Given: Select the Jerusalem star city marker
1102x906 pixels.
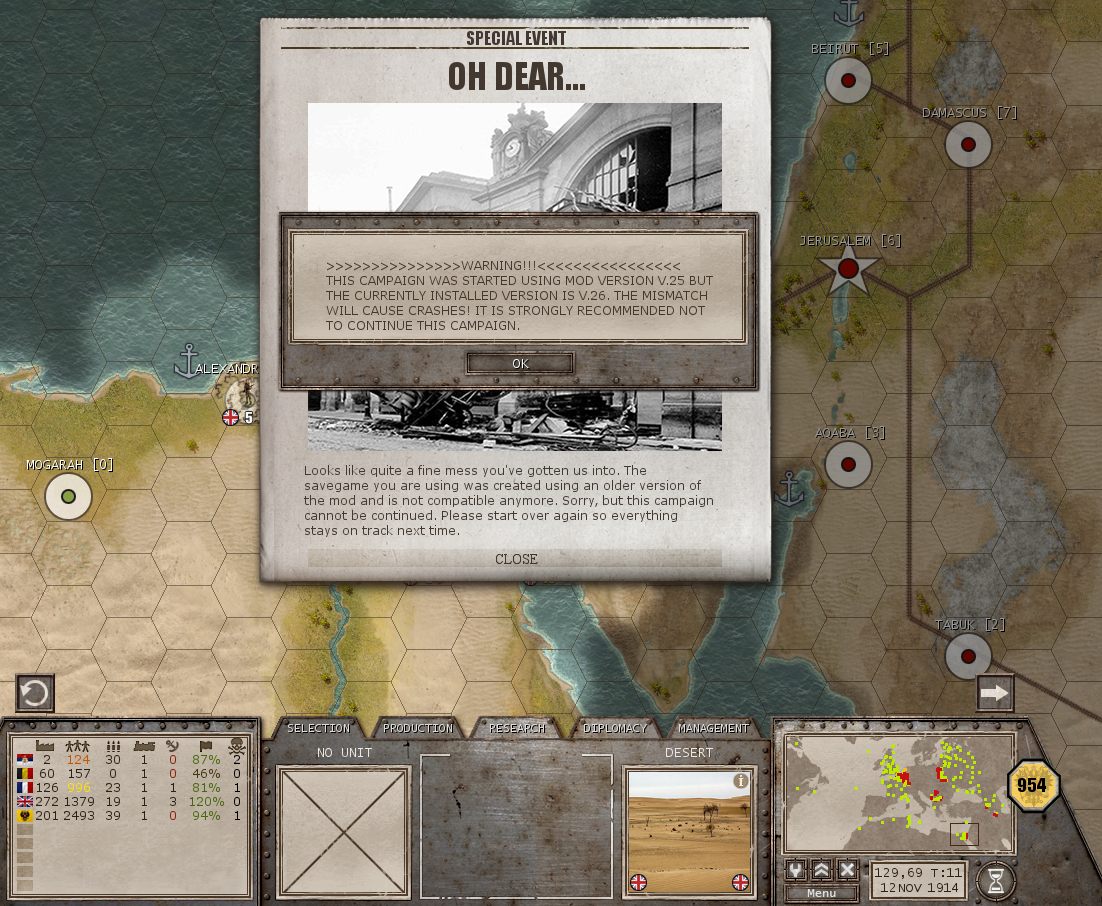Looking at the screenshot, I should click(848, 268).
